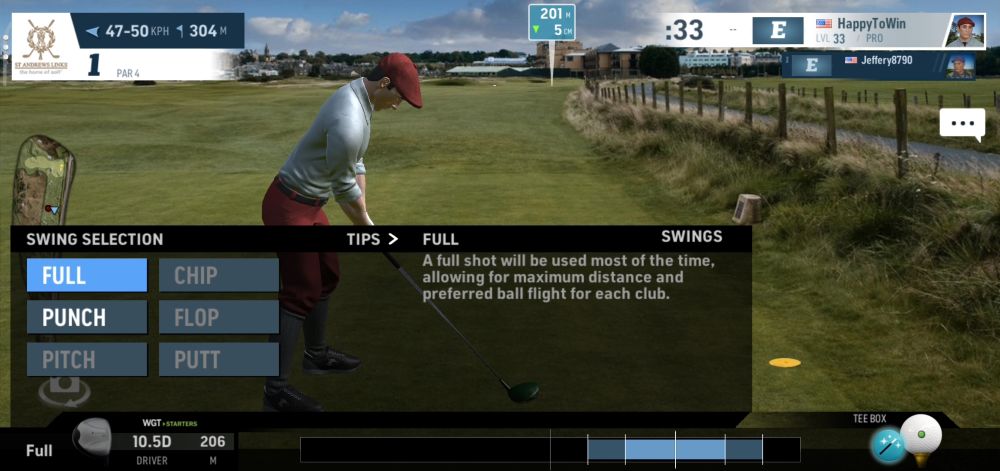Select the PUTT swing button
This screenshot has height=471, width=1000.
(219, 359)
